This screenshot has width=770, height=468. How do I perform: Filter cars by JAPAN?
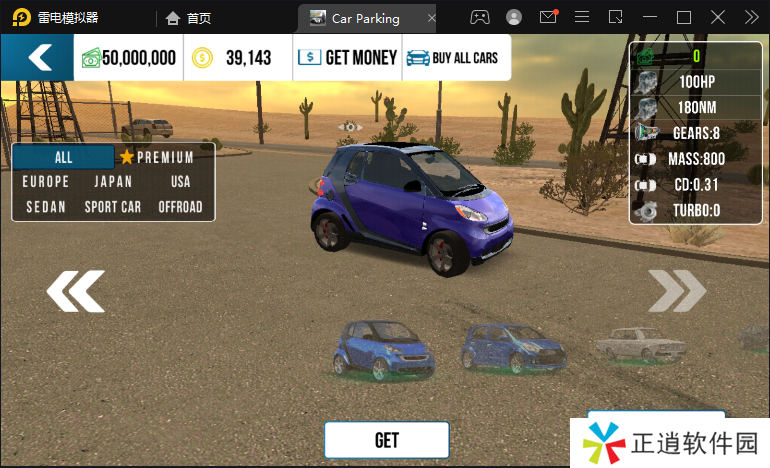click(x=113, y=182)
